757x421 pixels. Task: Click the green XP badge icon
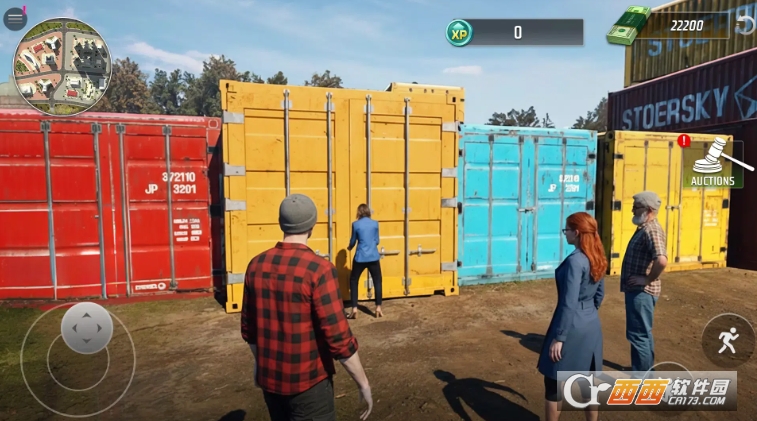point(459,33)
